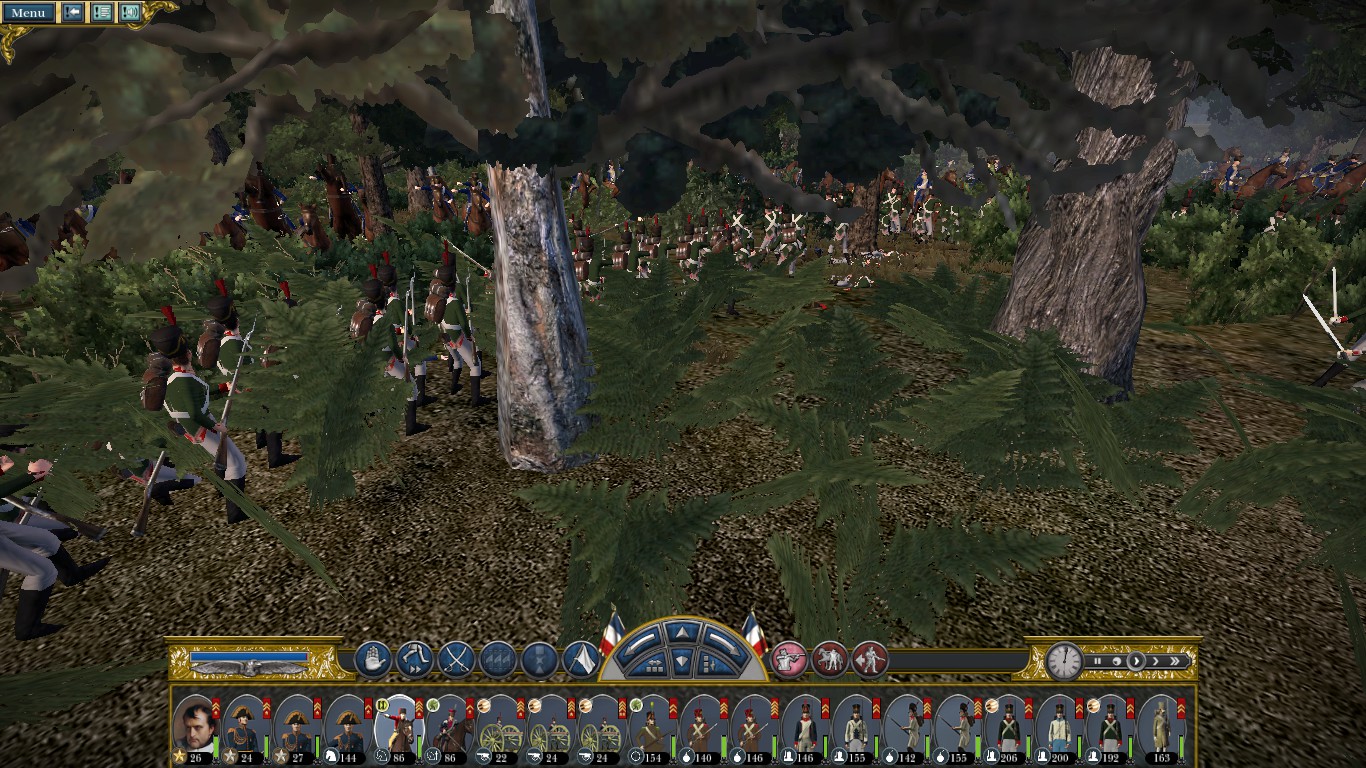Toggle the advisor text lines button
This screenshot has width=1366, height=768.
pyautogui.click(x=101, y=13)
